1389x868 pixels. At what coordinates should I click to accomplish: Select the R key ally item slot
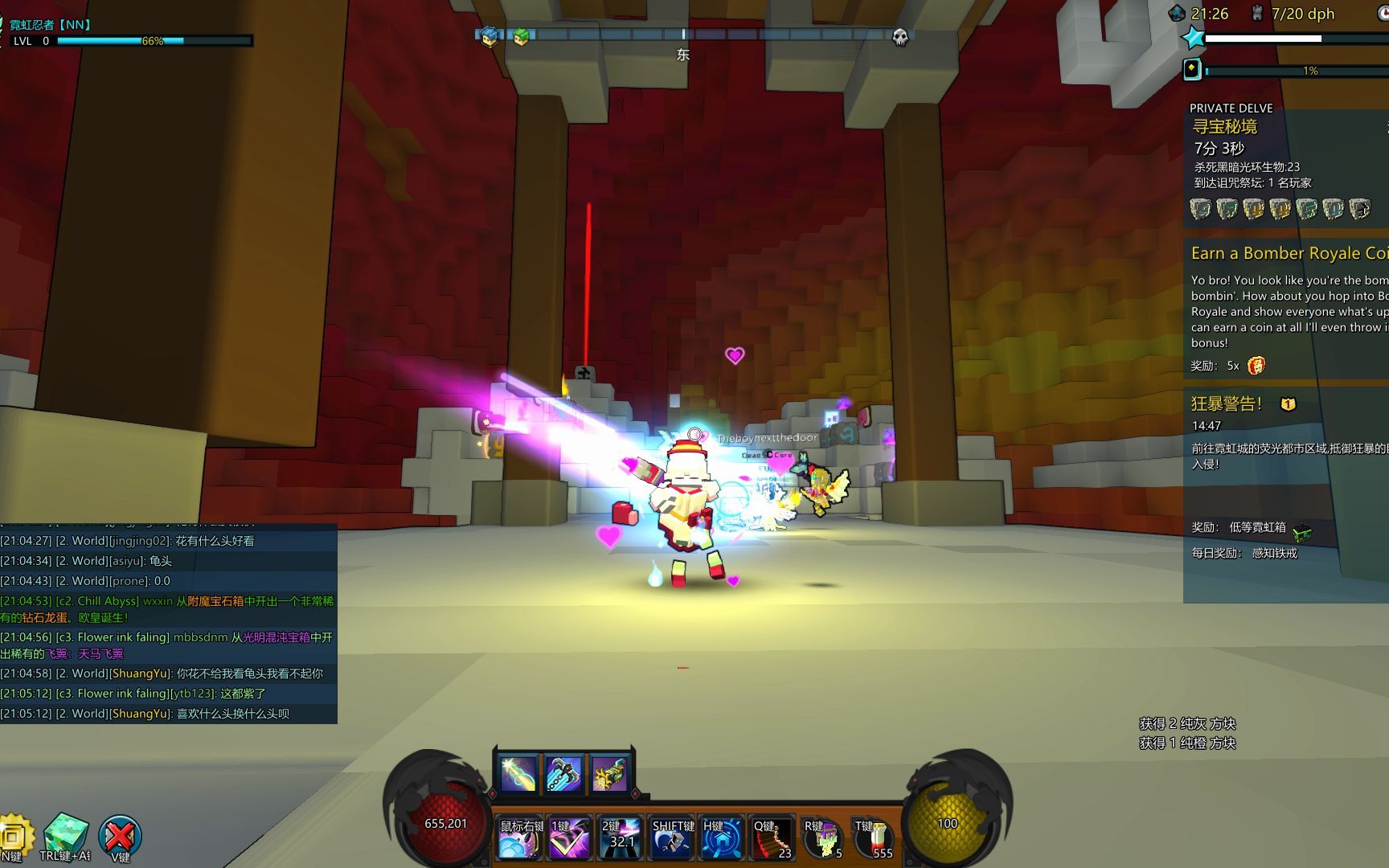(x=823, y=840)
